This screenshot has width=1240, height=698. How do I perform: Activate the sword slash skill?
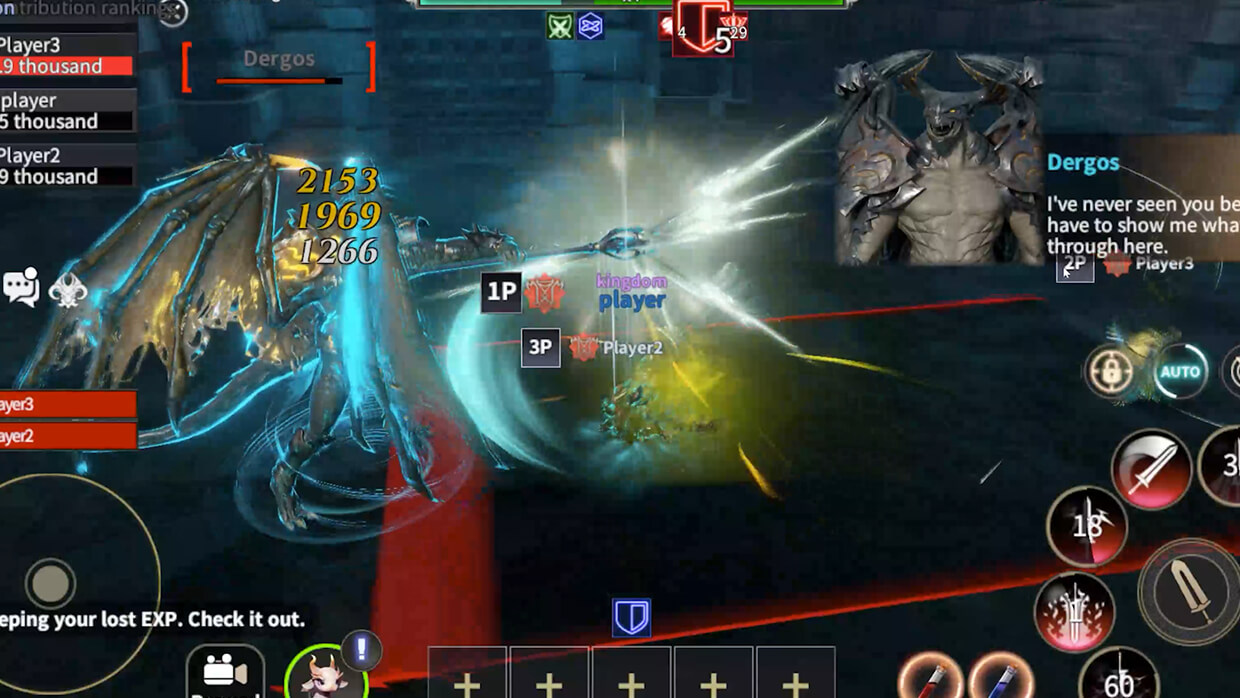(1151, 469)
